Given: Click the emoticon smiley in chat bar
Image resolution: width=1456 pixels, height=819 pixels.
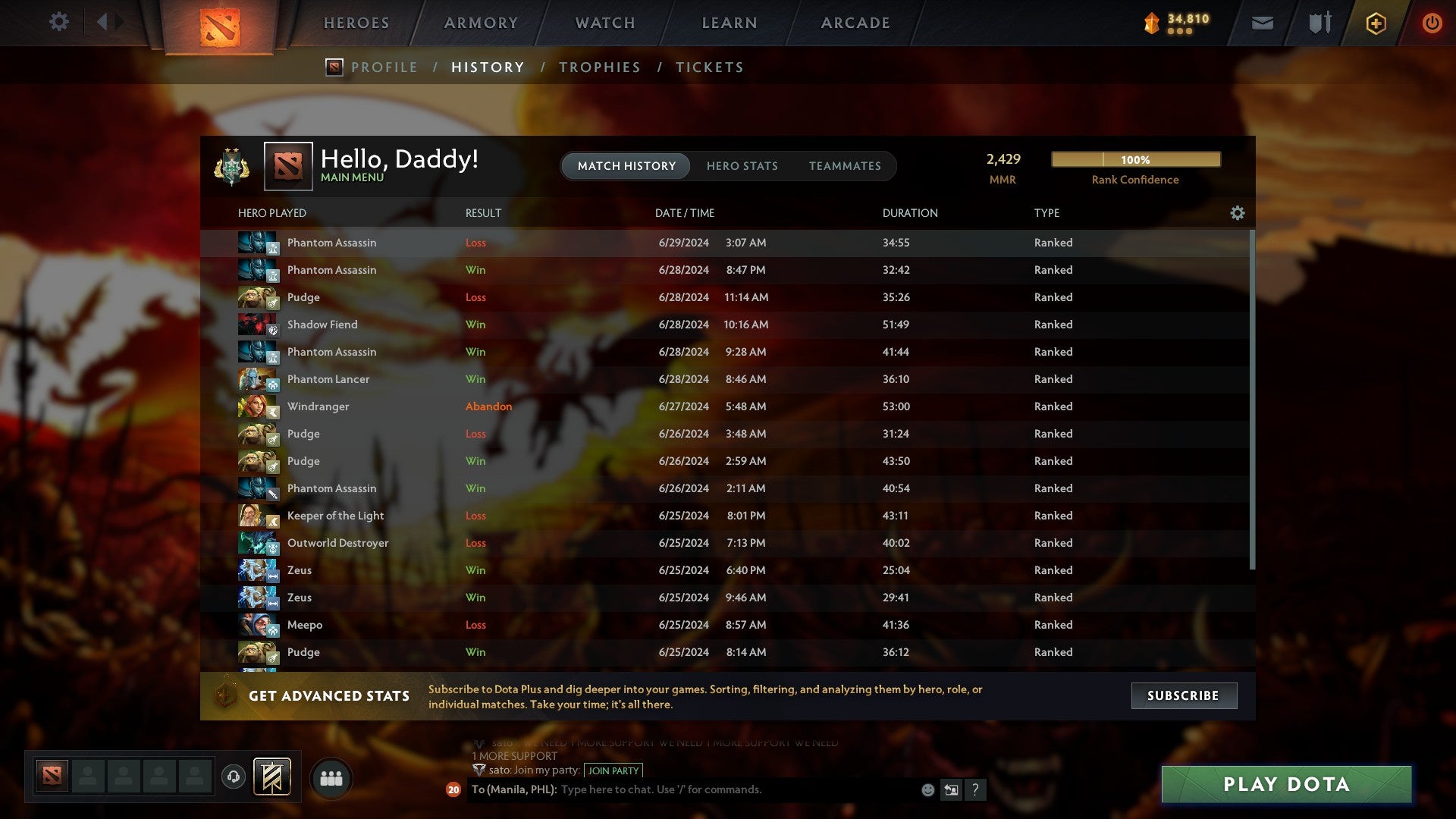Looking at the screenshot, I should 928,789.
